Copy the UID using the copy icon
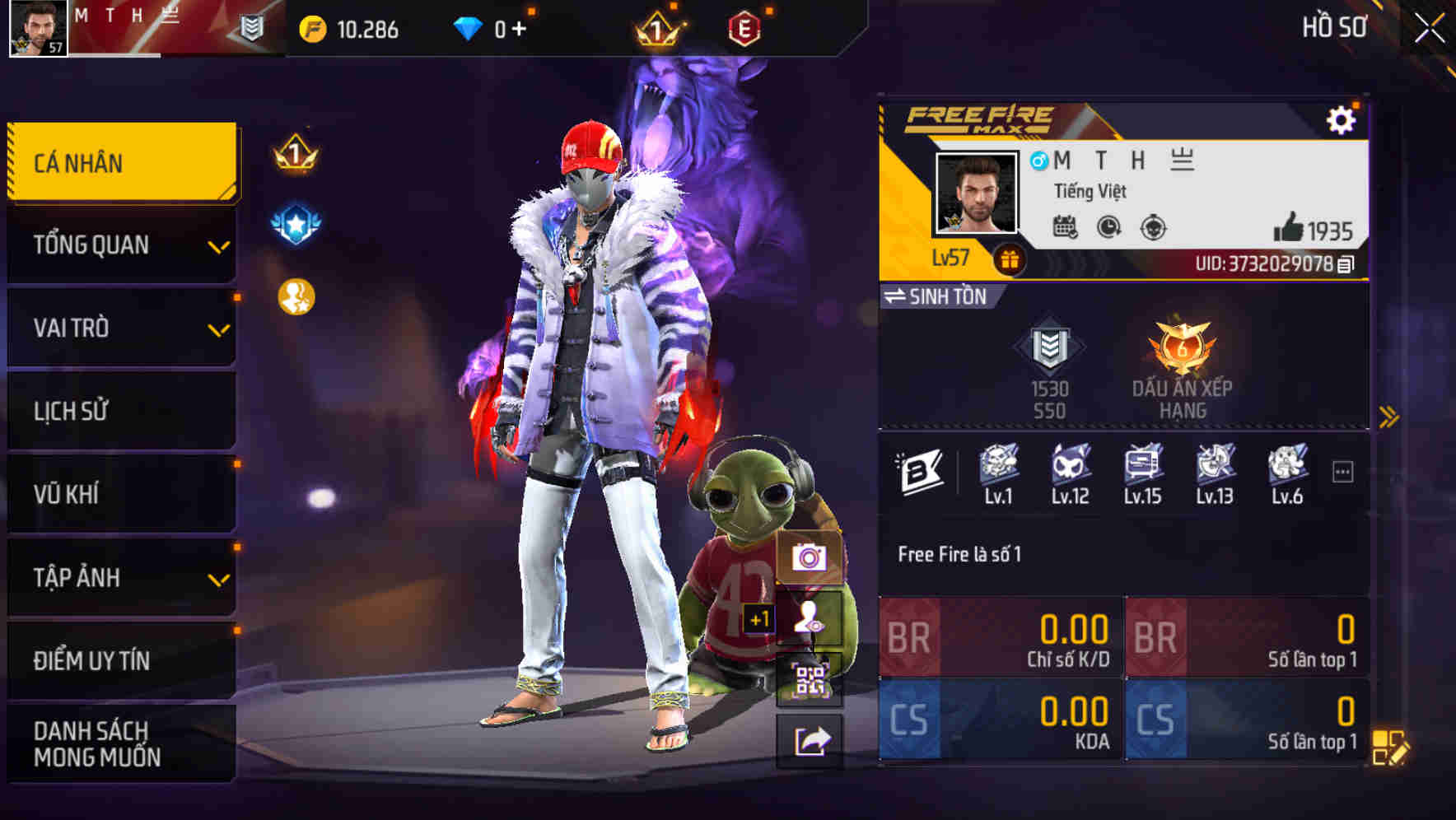This screenshot has width=1456, height=820. [x=1346, y=265]
